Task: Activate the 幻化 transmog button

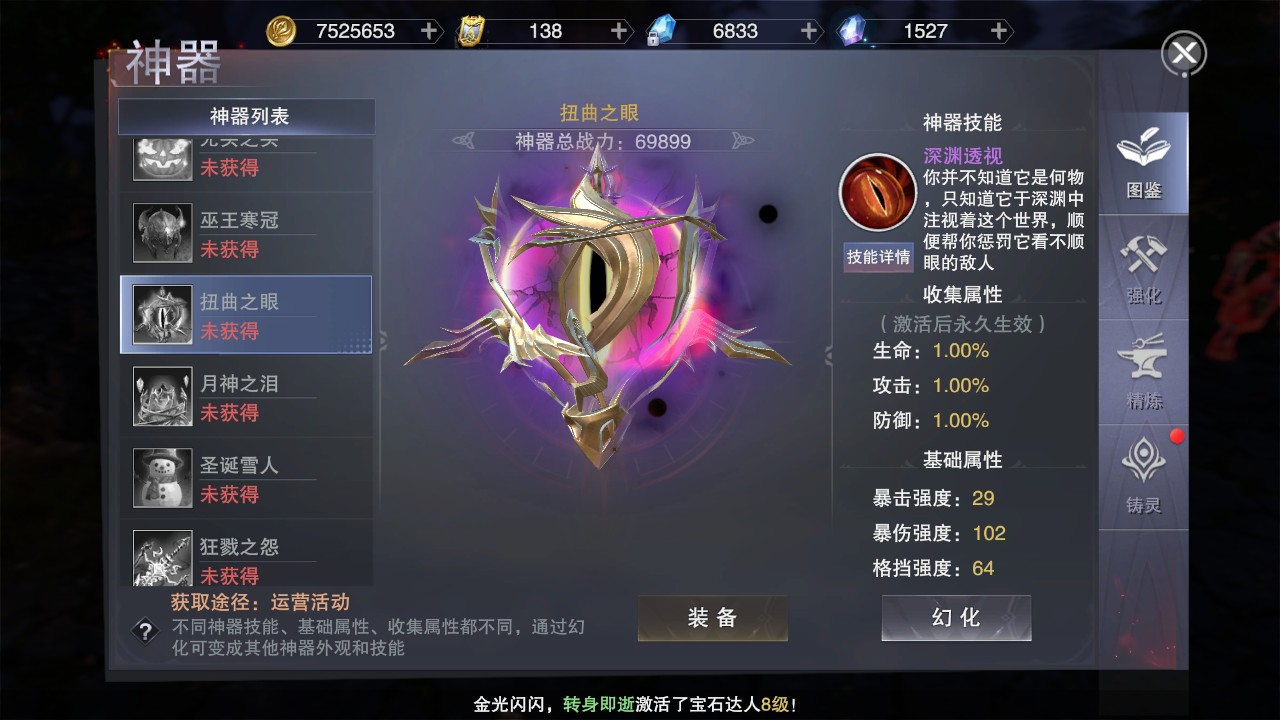Action: 956,618
